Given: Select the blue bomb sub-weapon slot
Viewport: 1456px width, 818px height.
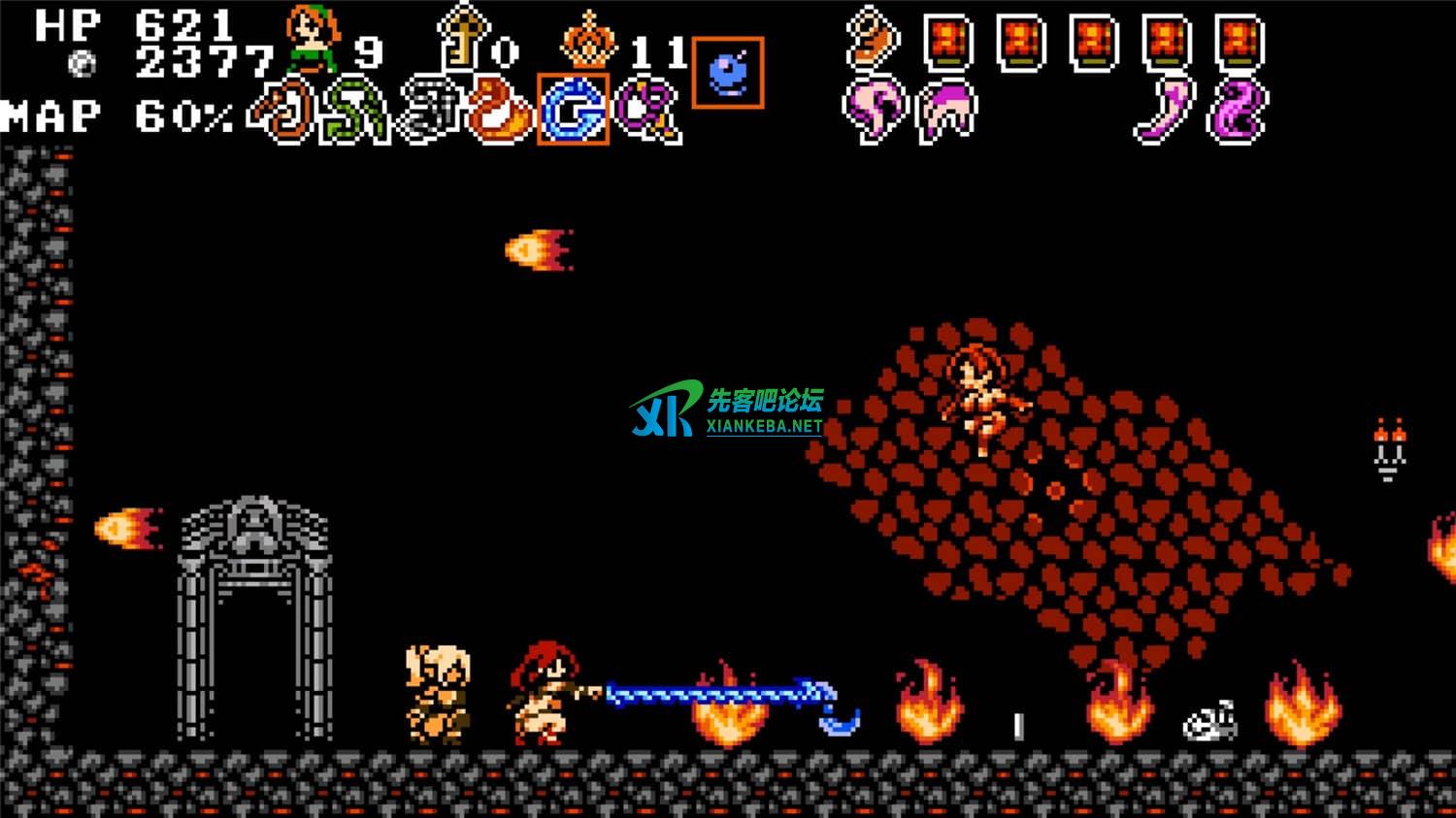Looking at the screenshot, I should [728, 72].
